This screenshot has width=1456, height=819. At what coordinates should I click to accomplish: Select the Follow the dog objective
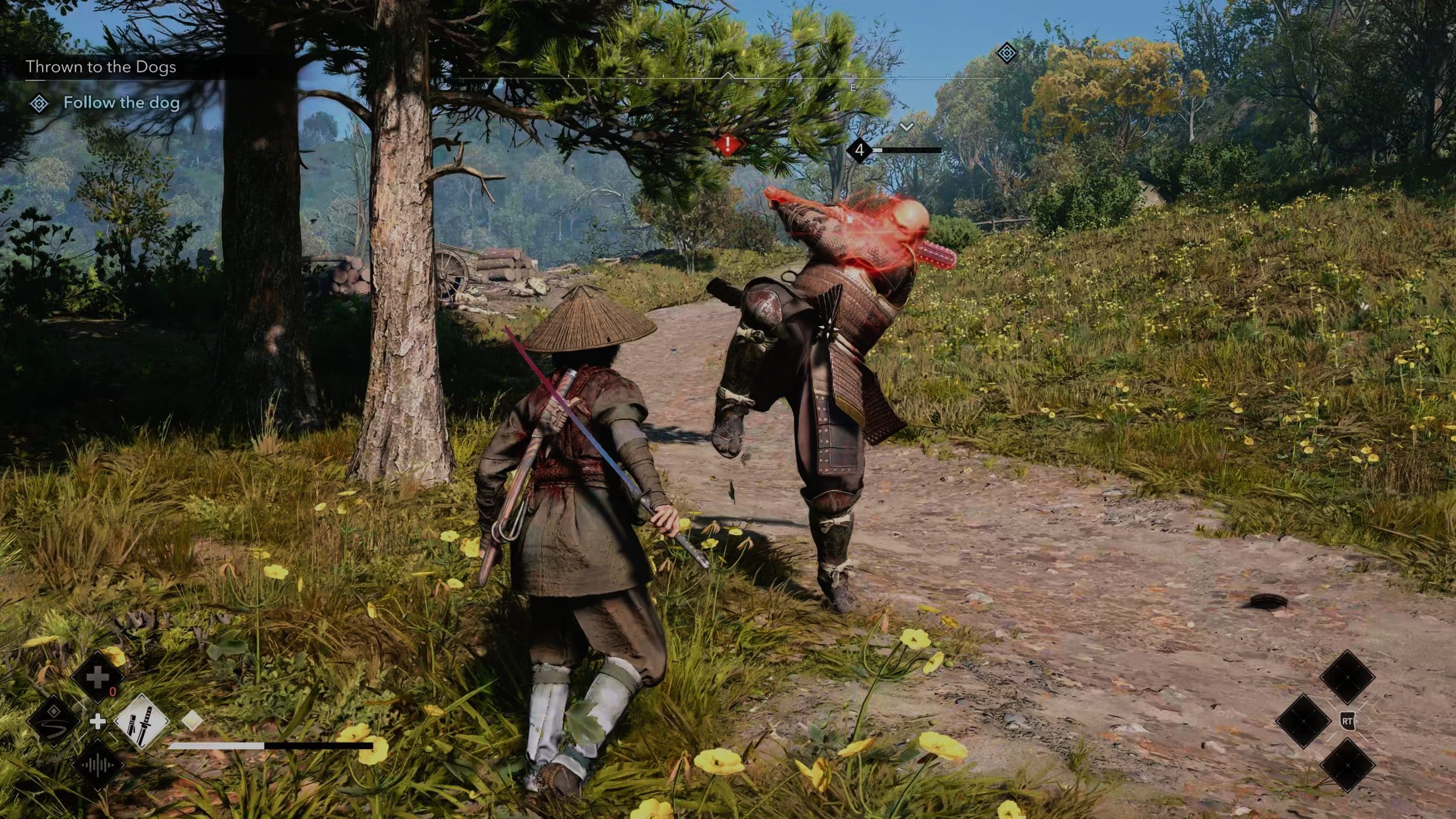(x=121, y=103)
